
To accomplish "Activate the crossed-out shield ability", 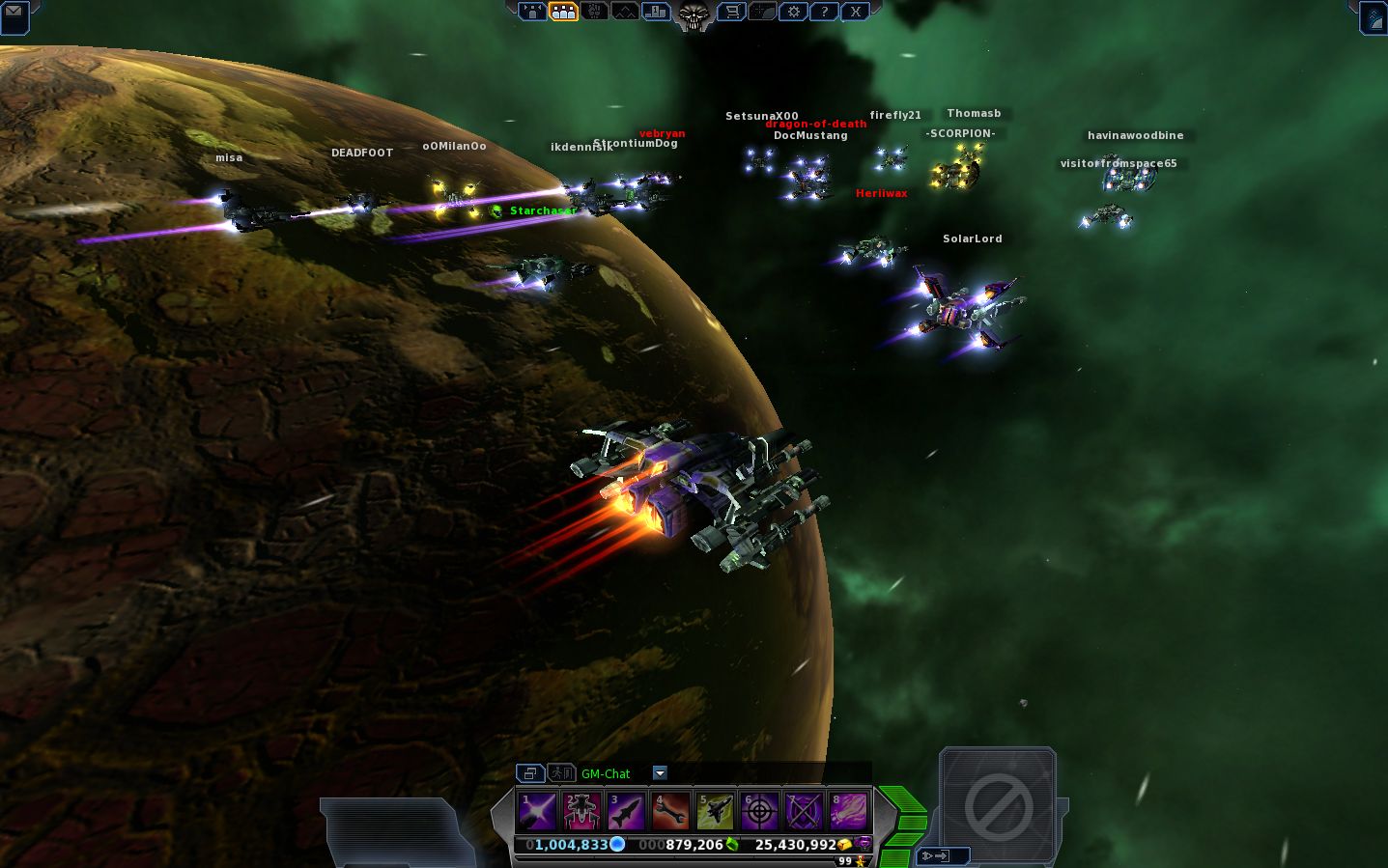I will tap(804, 811).
